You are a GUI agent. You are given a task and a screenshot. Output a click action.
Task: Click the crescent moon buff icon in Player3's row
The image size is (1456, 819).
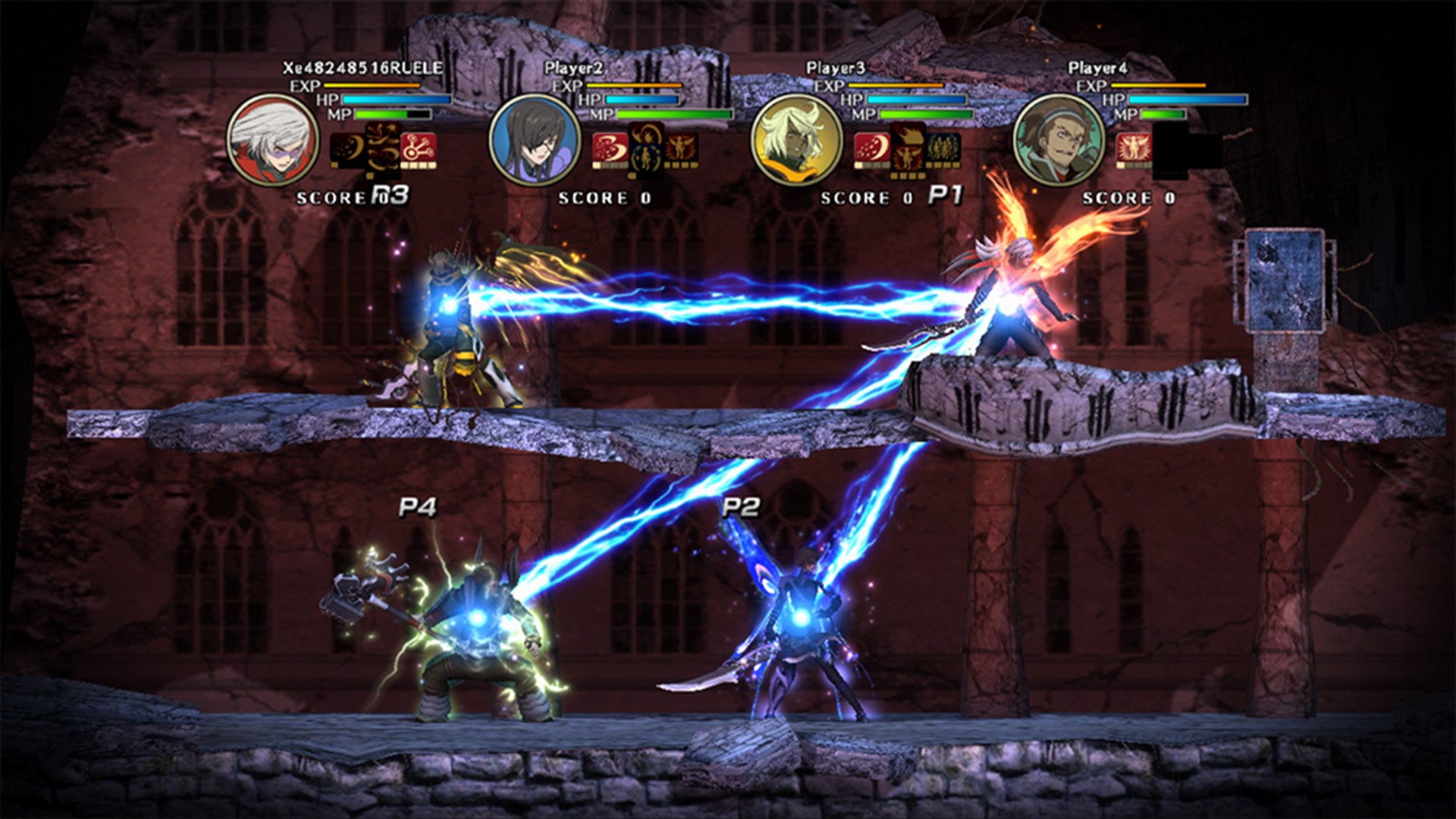(x=871, y=146)
